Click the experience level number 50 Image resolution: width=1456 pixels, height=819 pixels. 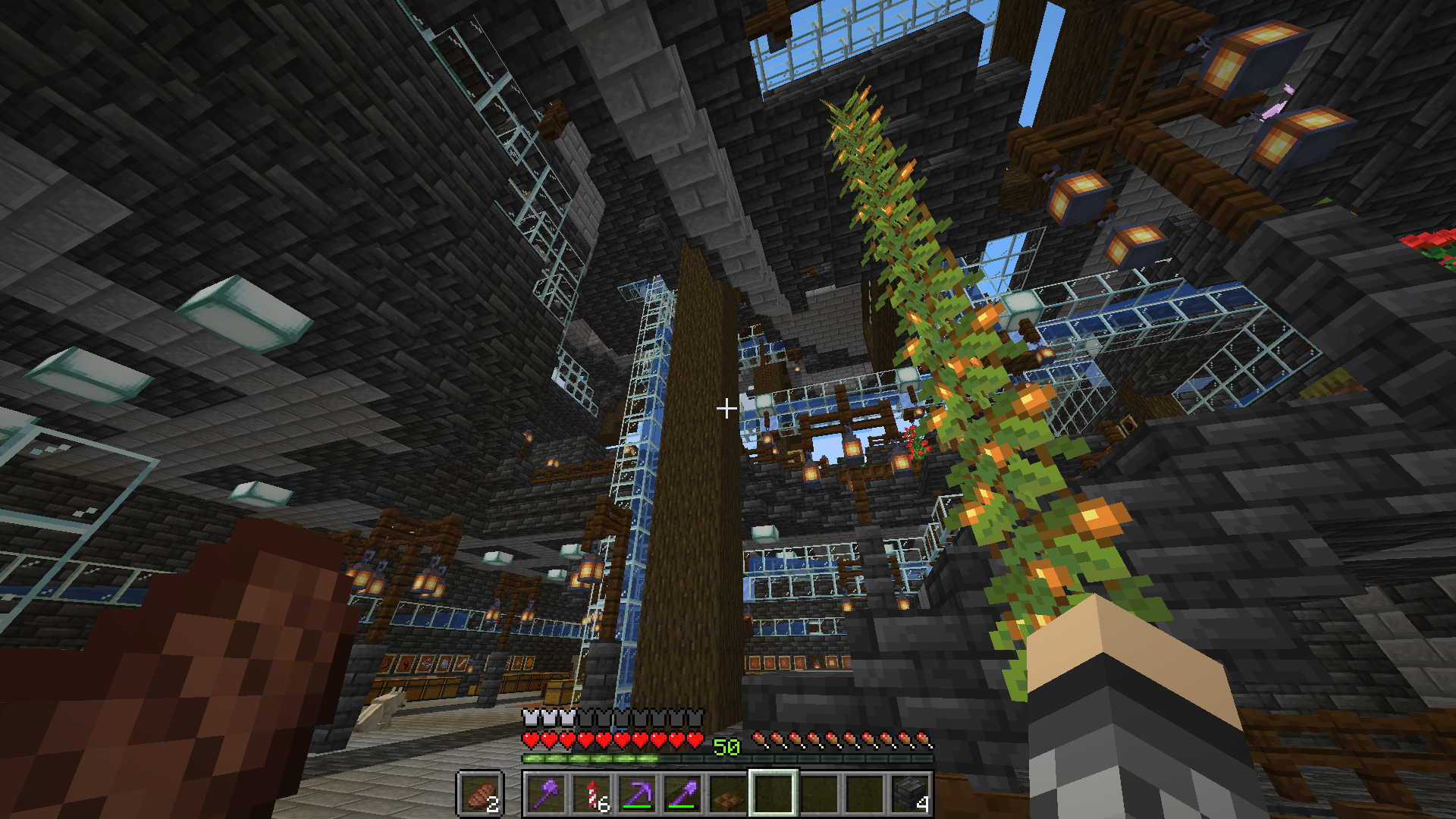[726, 747]
